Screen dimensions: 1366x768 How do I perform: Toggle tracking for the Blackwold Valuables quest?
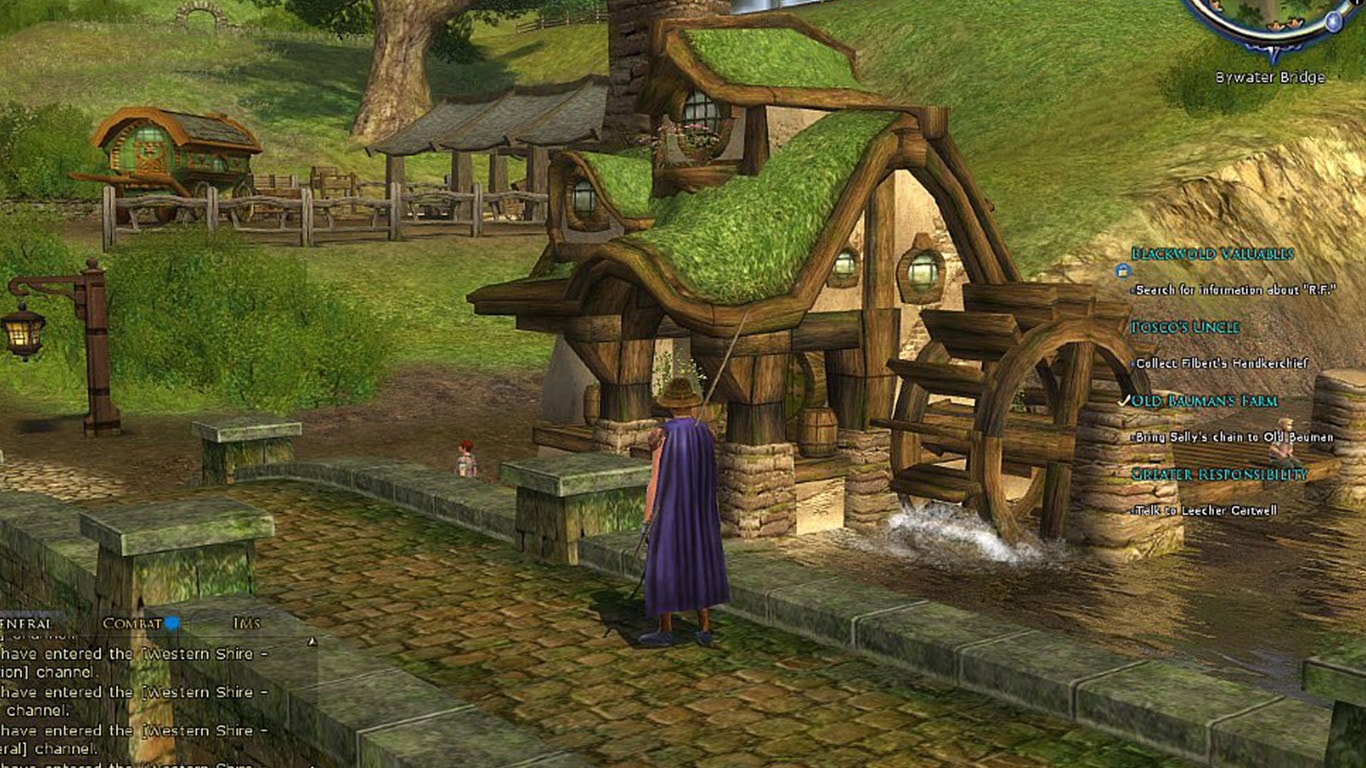[1211, 253]
